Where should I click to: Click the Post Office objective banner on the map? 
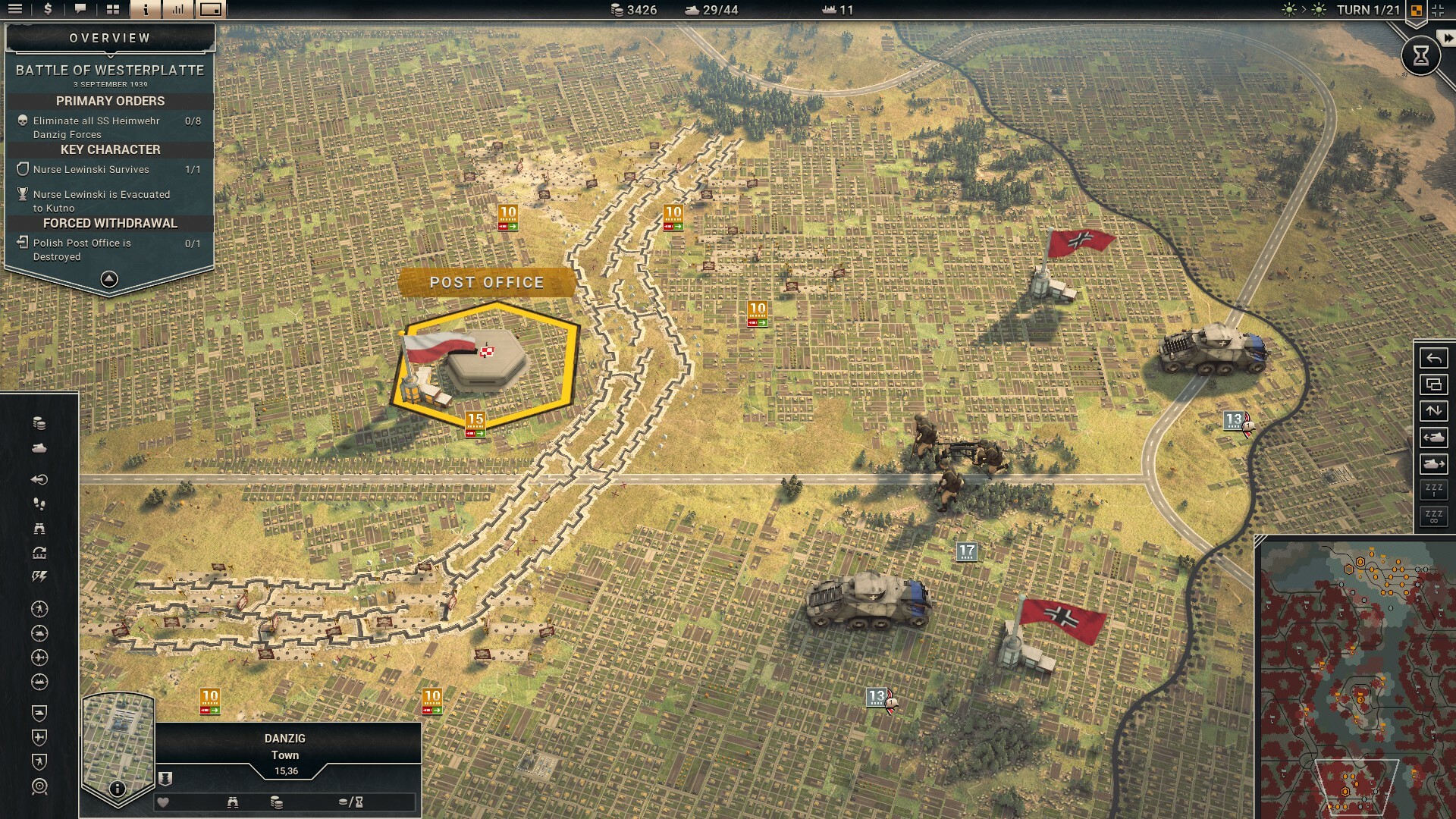point(487,283)
